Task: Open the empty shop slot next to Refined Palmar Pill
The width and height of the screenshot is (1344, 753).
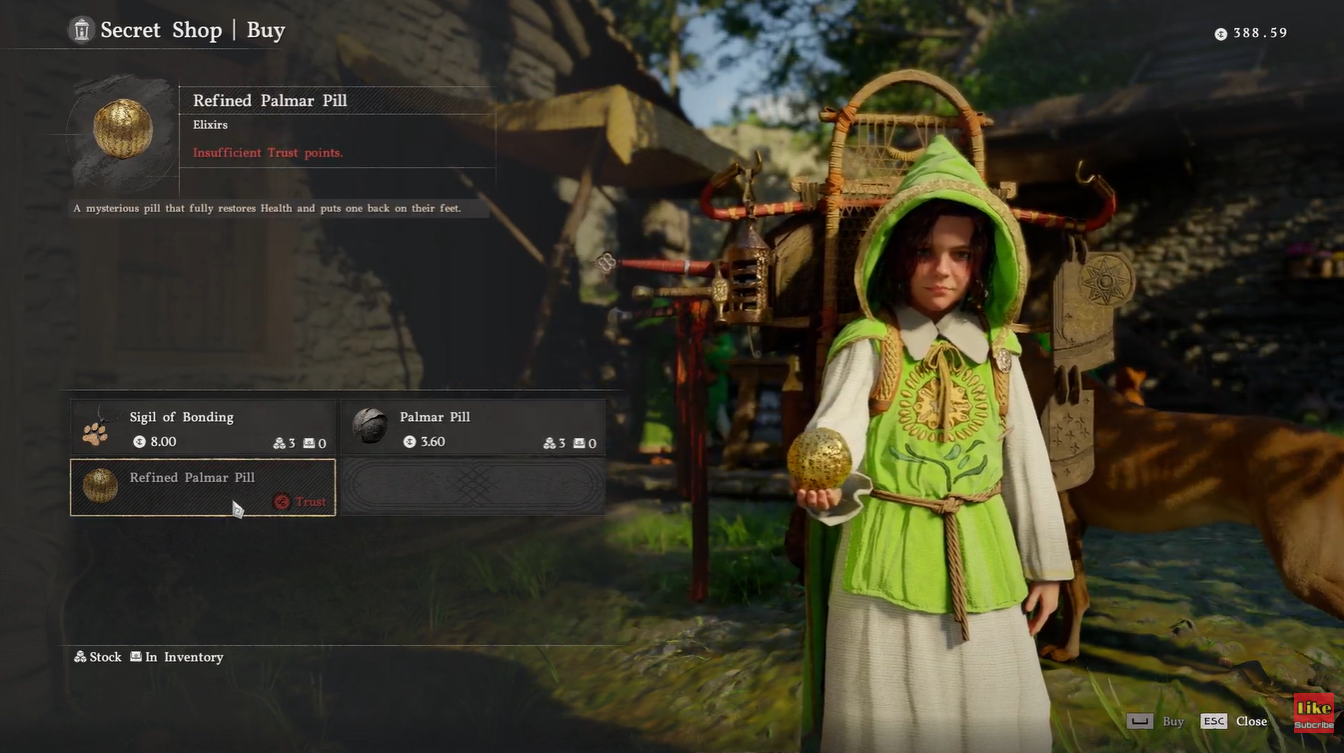Action: click(x=473, y=487)
